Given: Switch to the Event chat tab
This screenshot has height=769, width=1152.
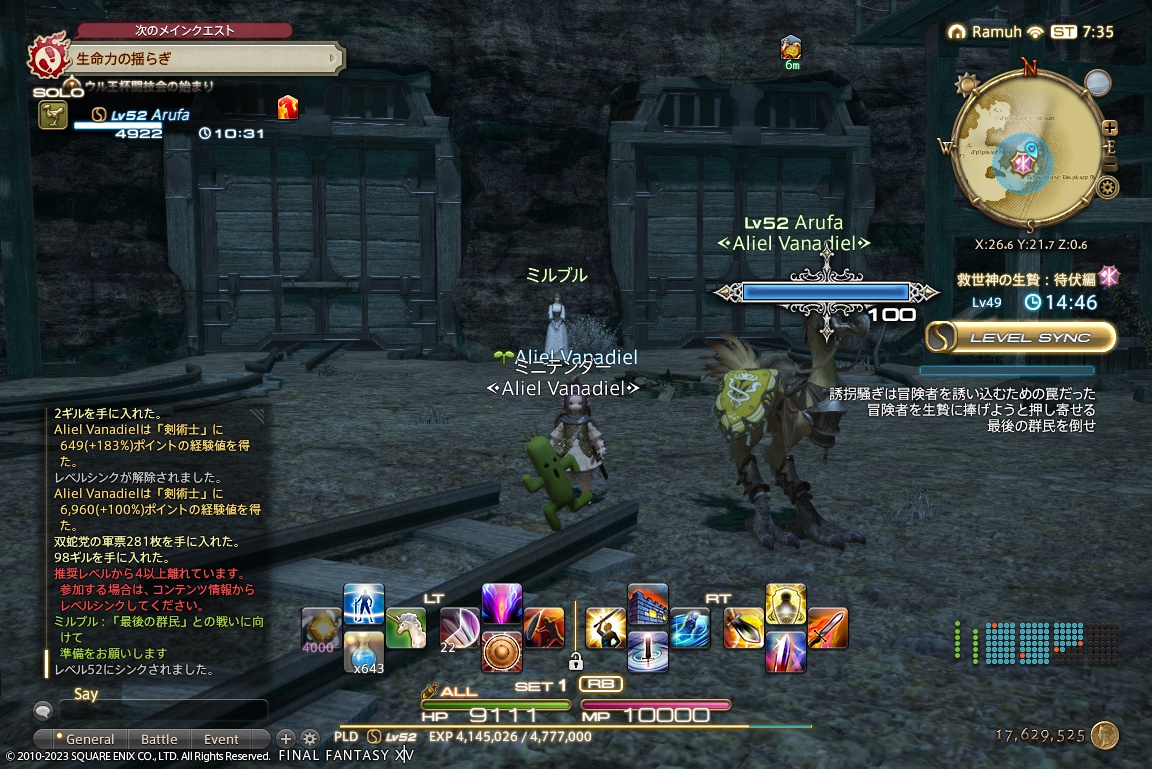Looking at the screenshot, I should (x=221, y=740).
